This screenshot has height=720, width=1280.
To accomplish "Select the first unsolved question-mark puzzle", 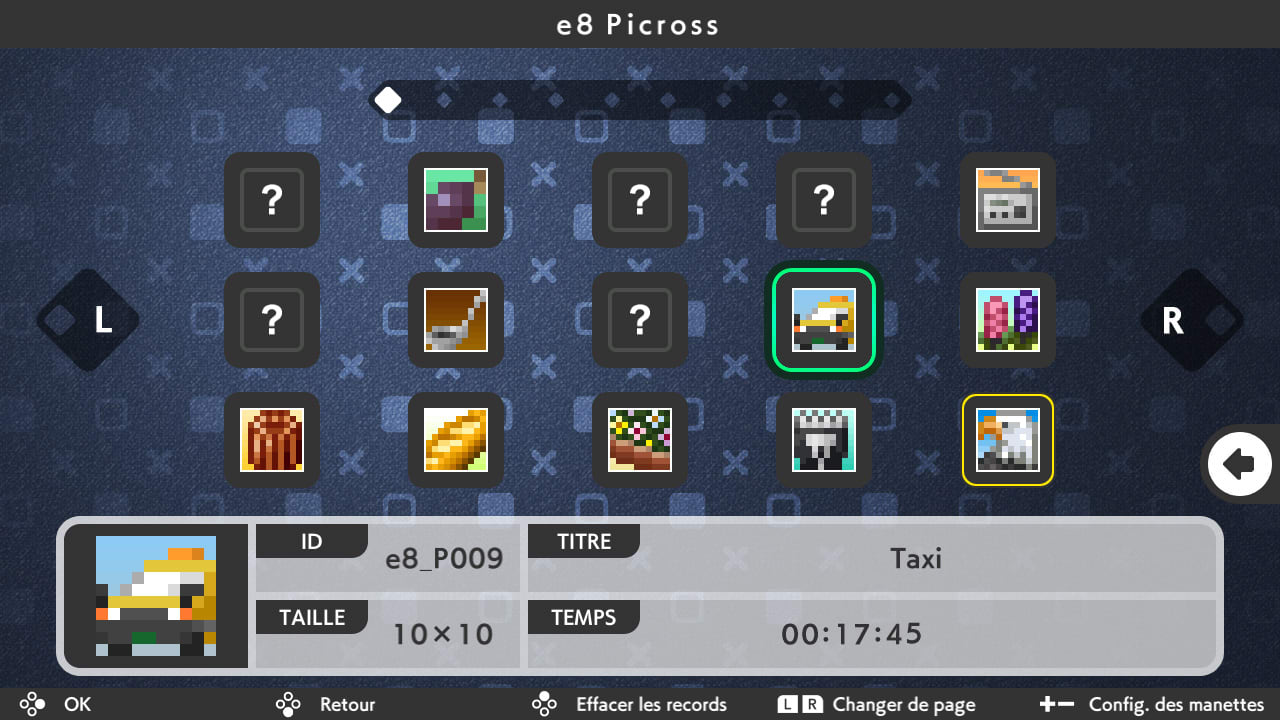I will coord(272,200).
